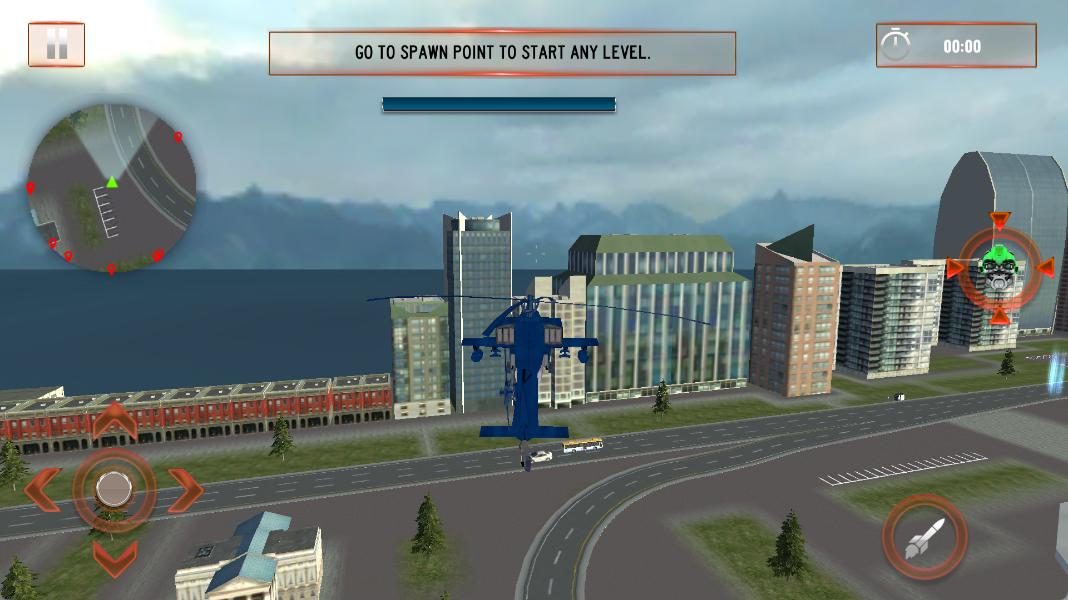Viewport: 1068px width, 600px height.
Task: Steer right with the joystick's right arrow
Action: [x=186, y=489]
